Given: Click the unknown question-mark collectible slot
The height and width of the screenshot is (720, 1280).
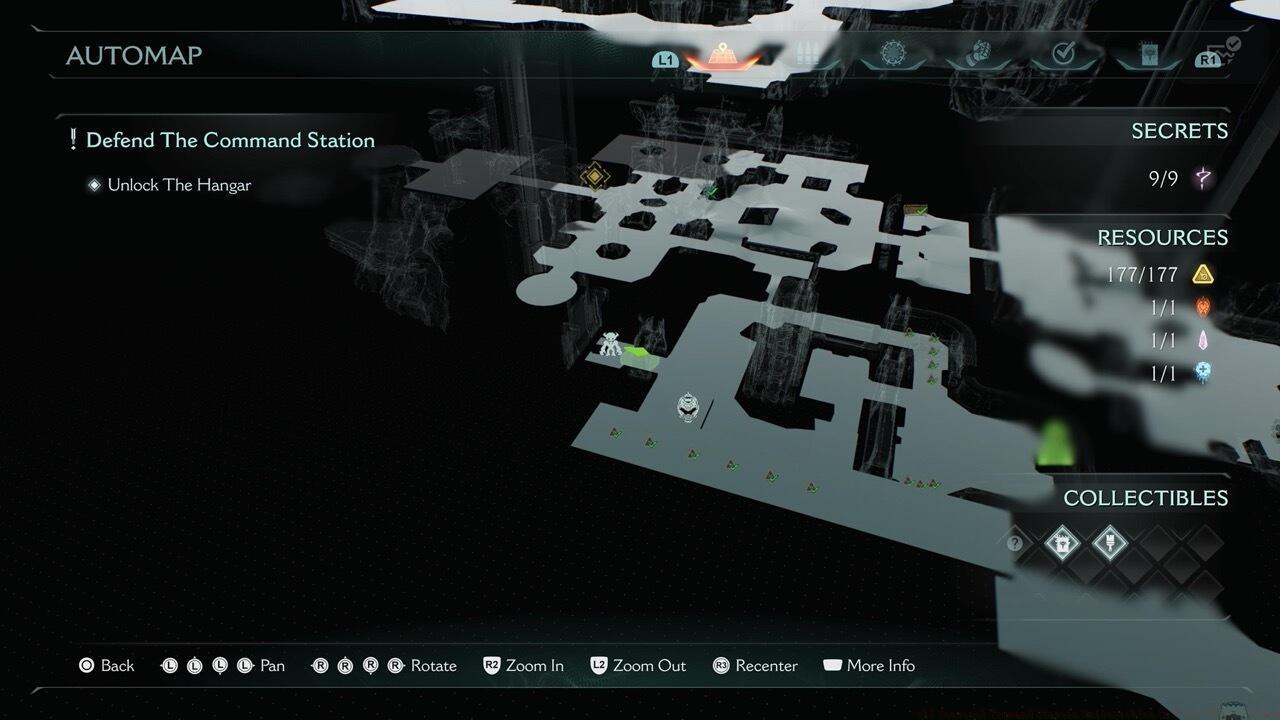Looking at the screenshot, I should [x=1015, y=544].
